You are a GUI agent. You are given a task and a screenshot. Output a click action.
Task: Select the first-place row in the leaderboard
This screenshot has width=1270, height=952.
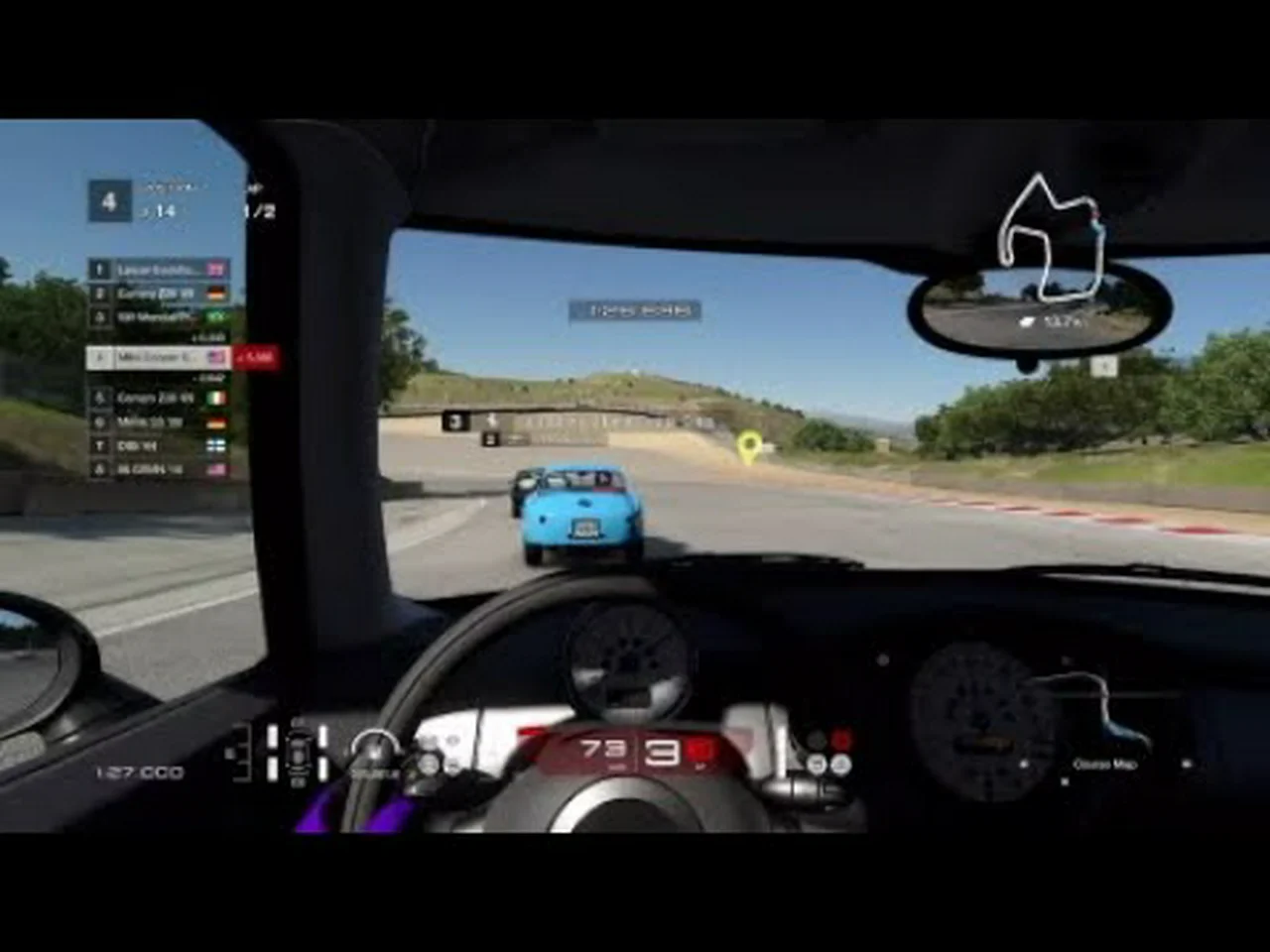click(159, 269)
